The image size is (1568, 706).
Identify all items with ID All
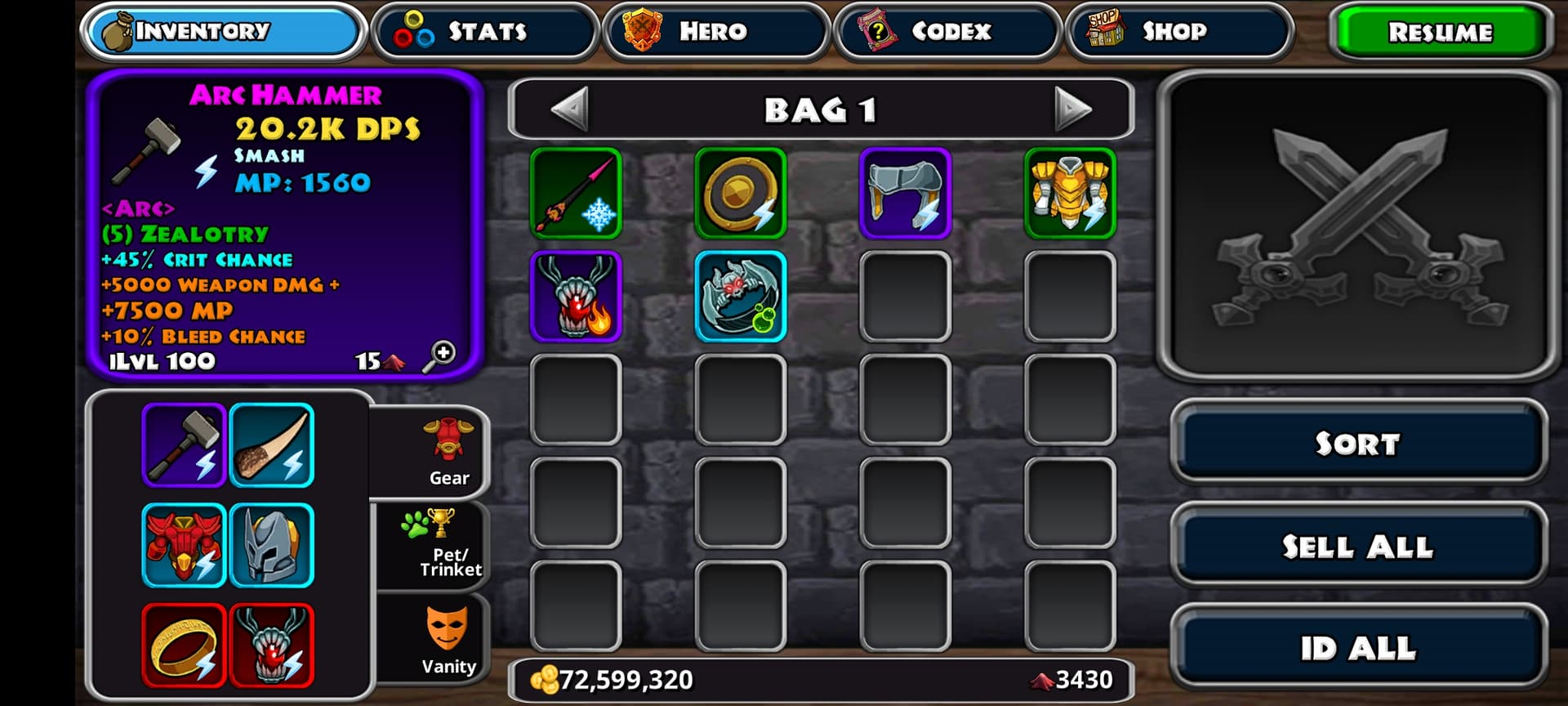click(x=1357, y=648)
